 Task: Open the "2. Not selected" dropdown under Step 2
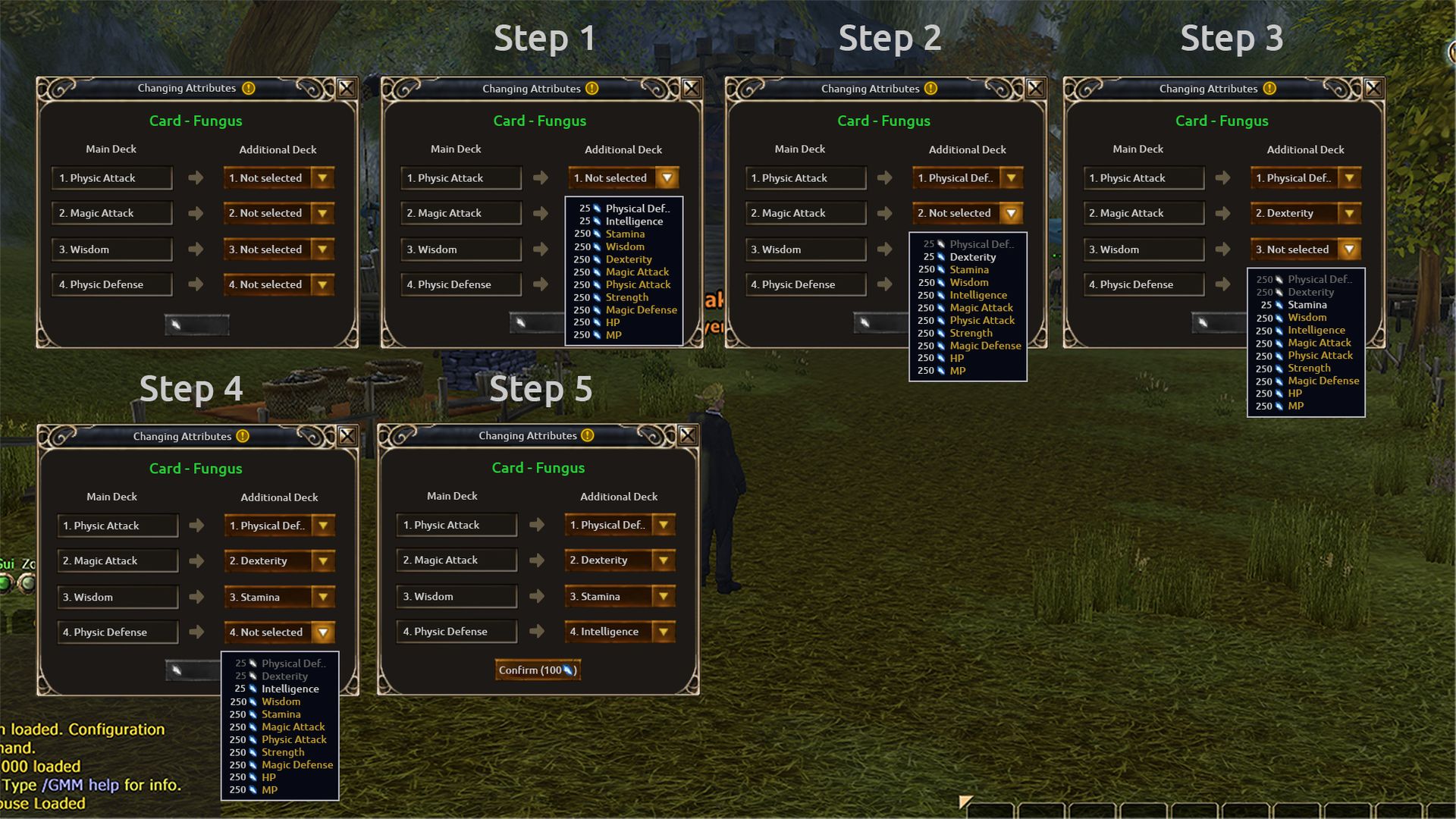click(1011, 214)
